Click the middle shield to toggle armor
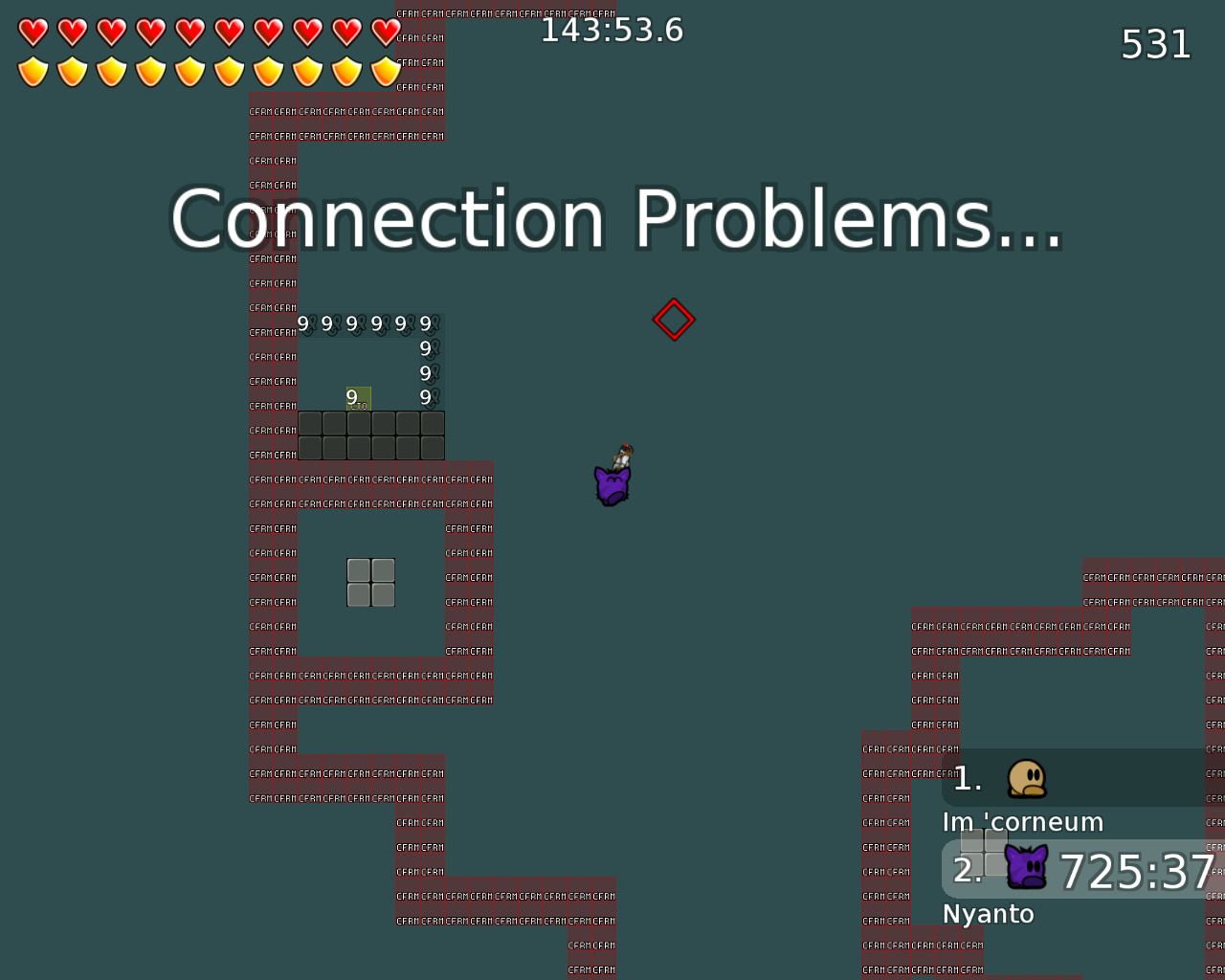The width and height of the screenshot is (1225, 980). click(189, 70)
